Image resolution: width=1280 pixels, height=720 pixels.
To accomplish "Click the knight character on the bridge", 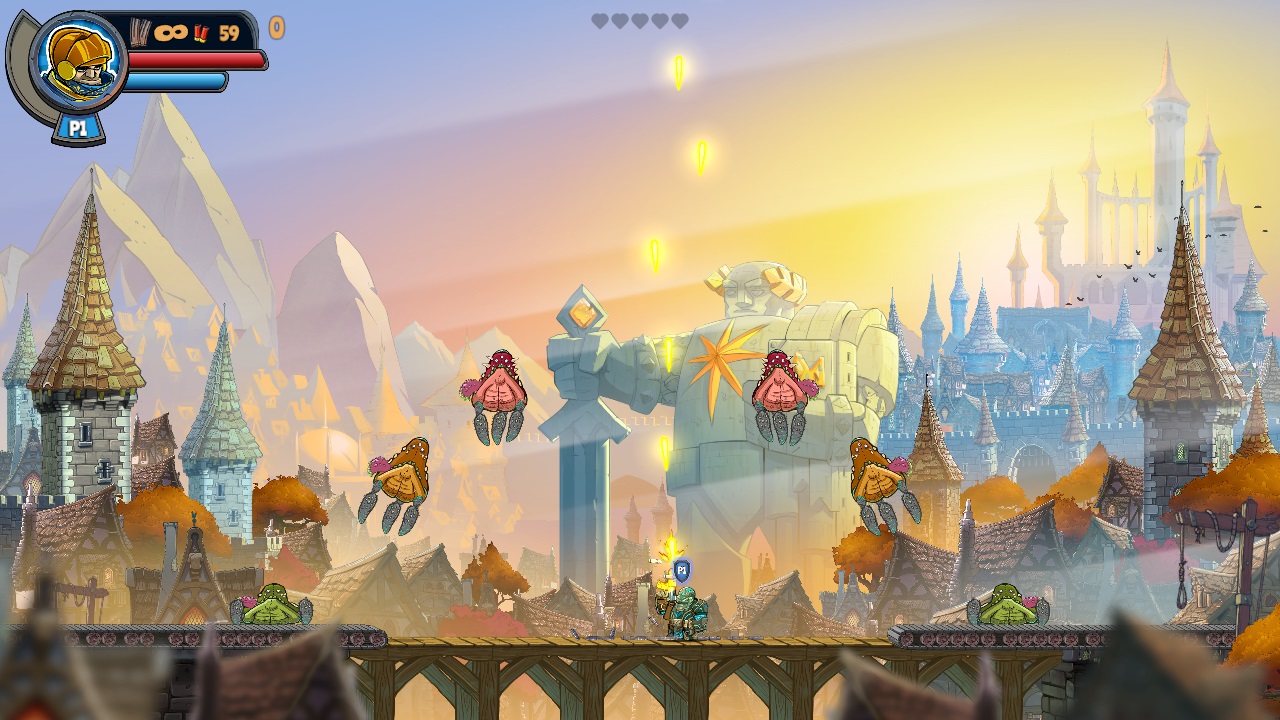I will pyautogui.click(x=683, y=610).
